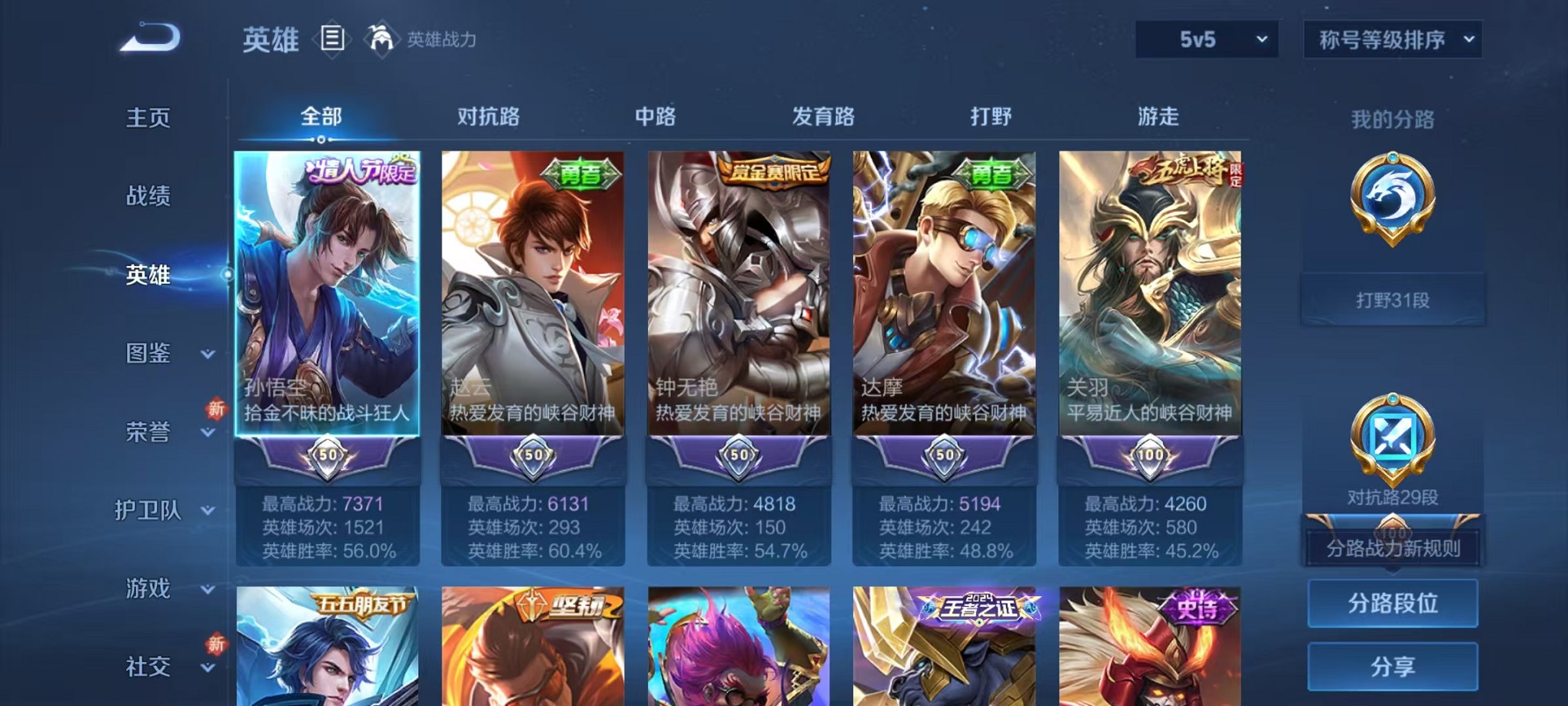Open the 主页 sidebar entry

pyautogui.click(x=148, y=118)
